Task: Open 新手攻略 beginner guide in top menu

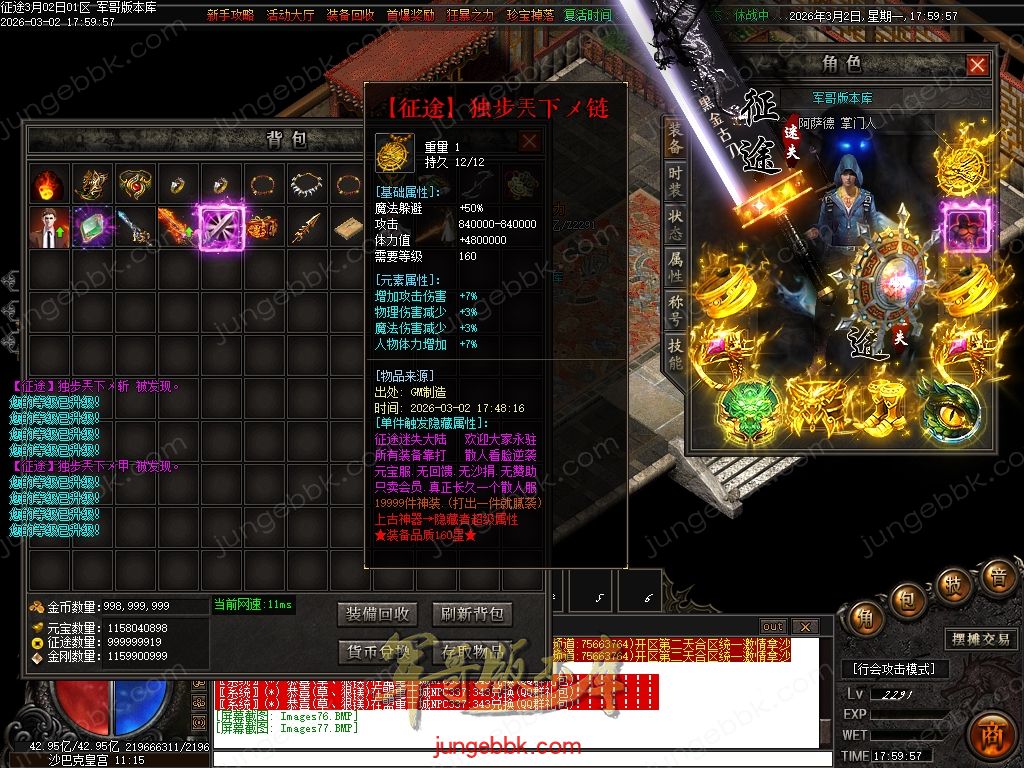Action: point(230,16)
